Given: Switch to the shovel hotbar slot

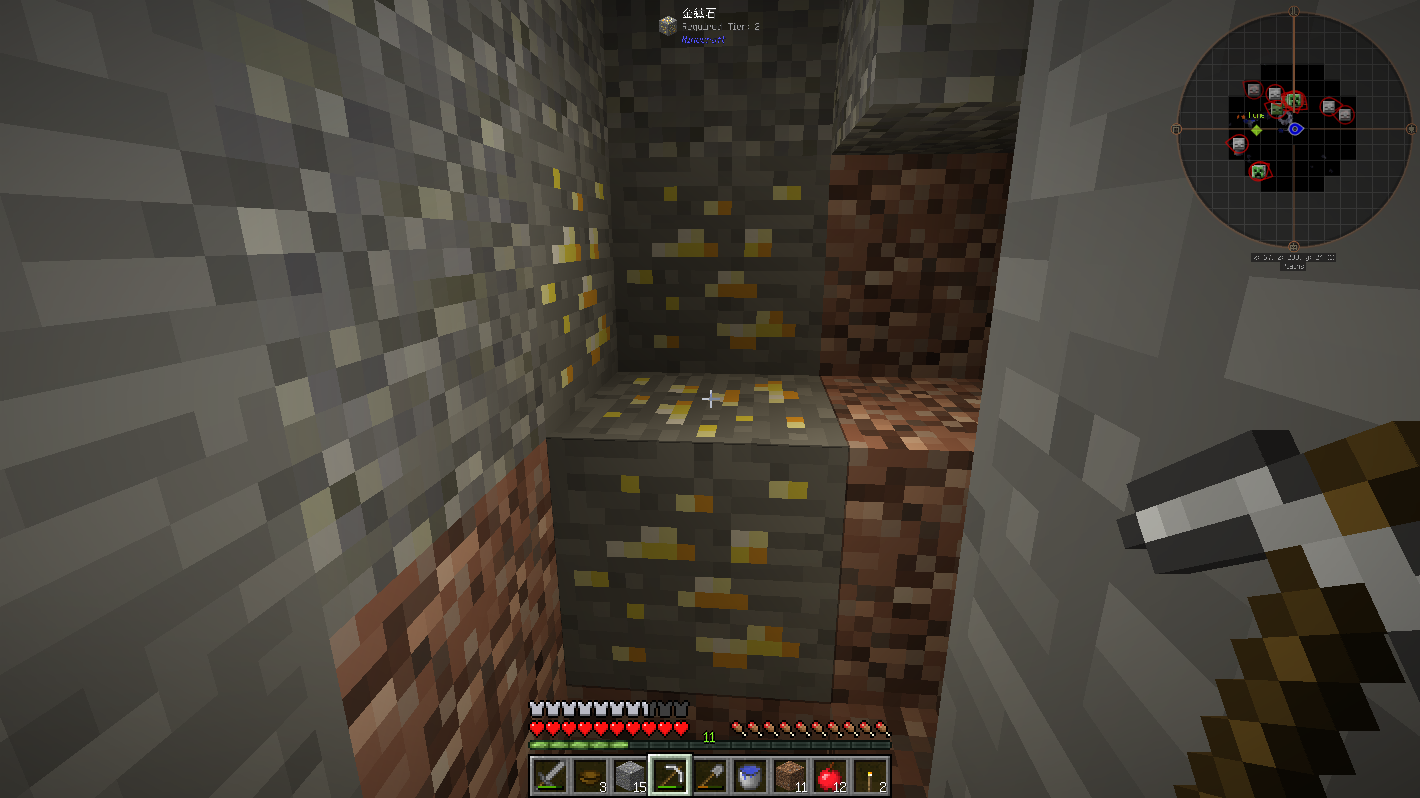Looking at the screenshot, I should pyautogui.click(x=709, y=775).
